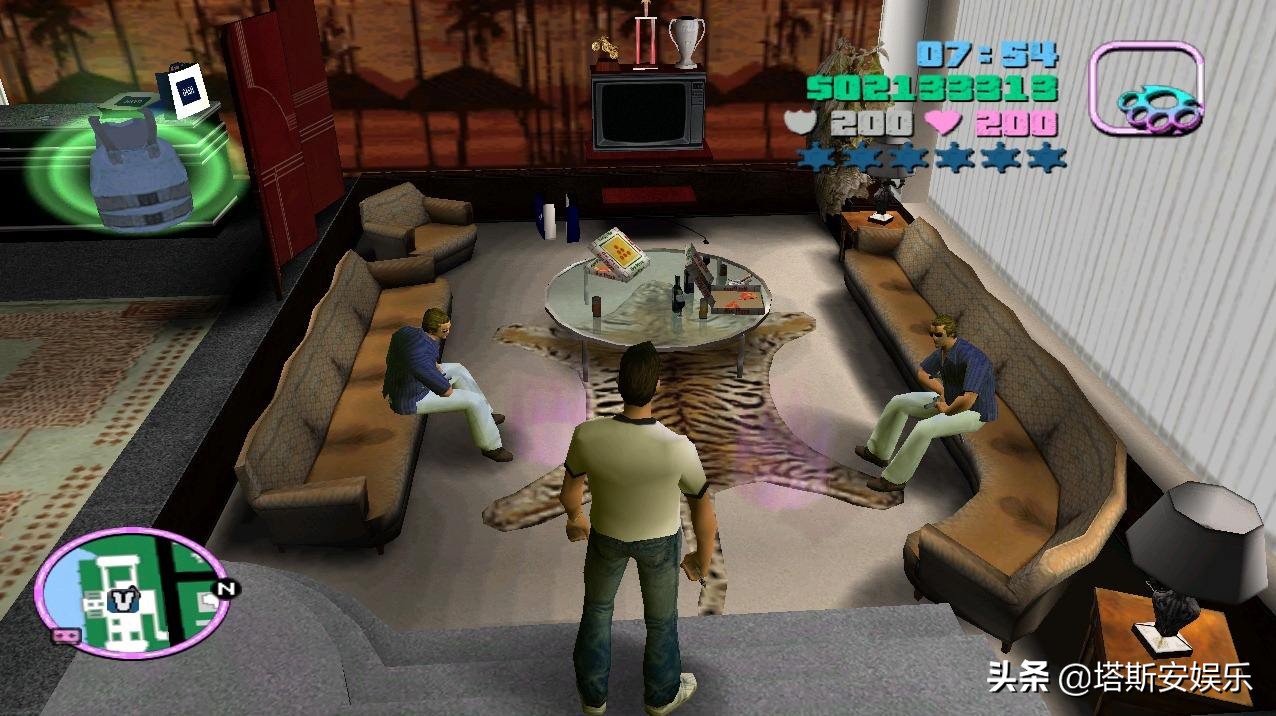The width and height of the screenshot is (1276, 716).
Task: Open the circular radar minimap
Action: click(130, 591)
